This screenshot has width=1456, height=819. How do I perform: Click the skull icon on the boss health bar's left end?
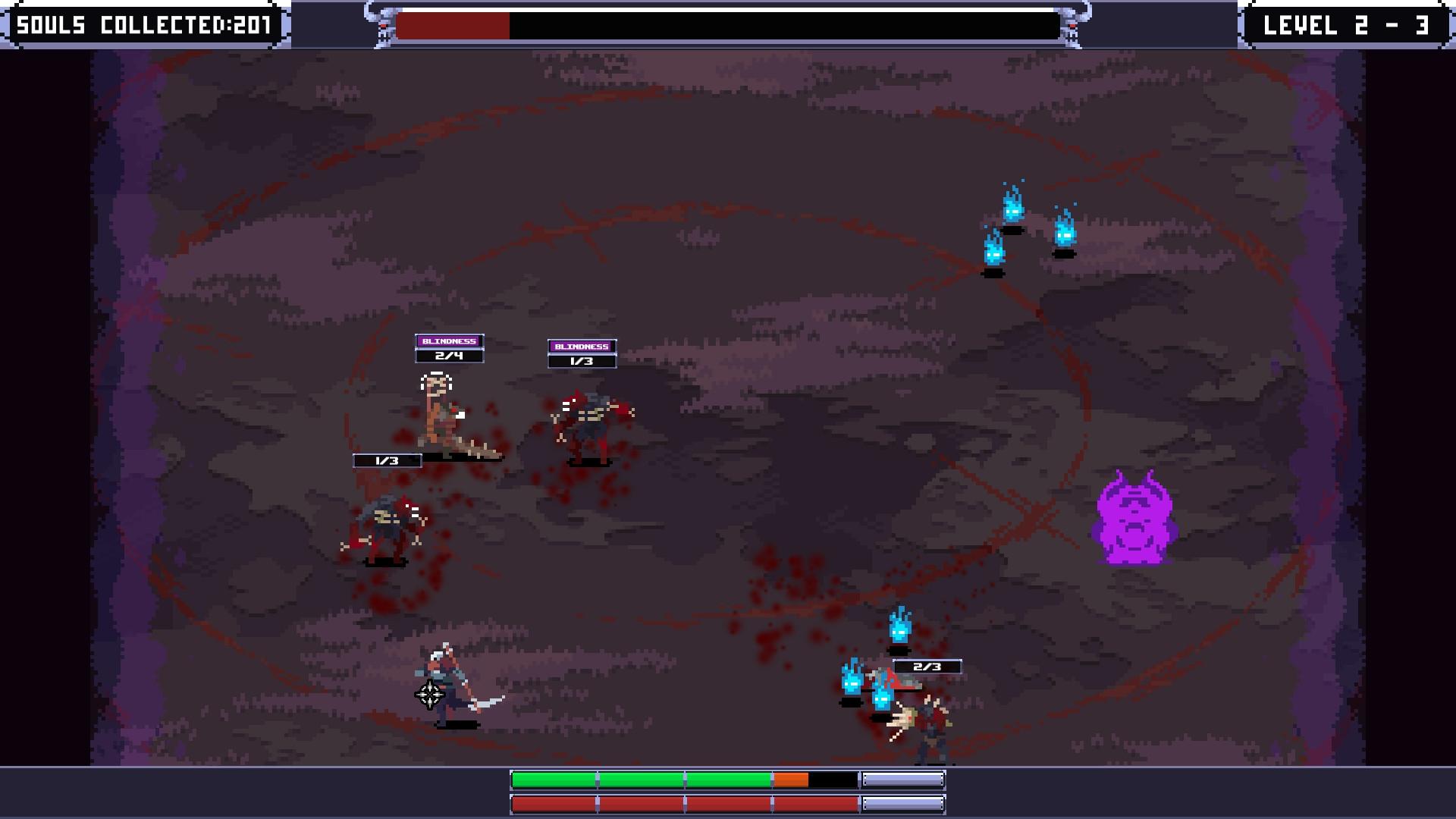pyautogui.click(x=383, y=25)
